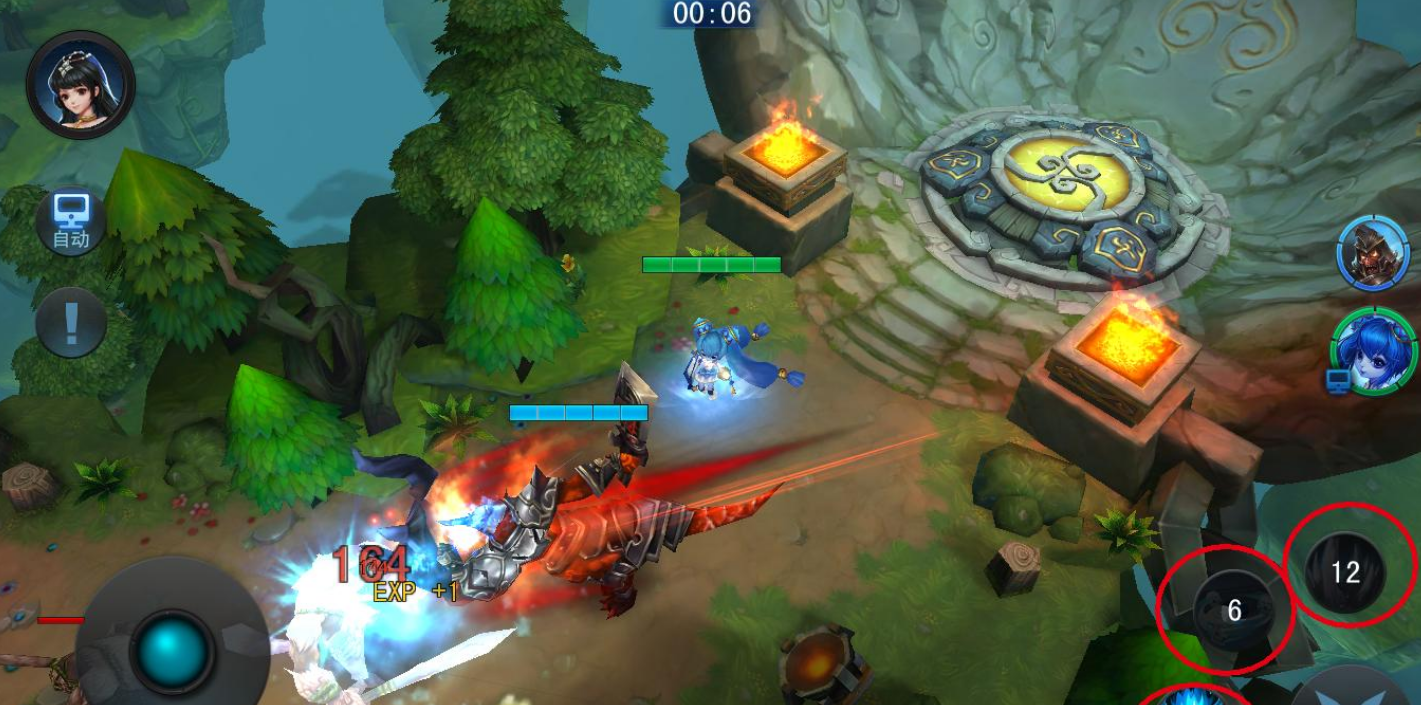Activate the skill showing cooldown 12
The image size is (1421, 705).
pos(1345,572)
